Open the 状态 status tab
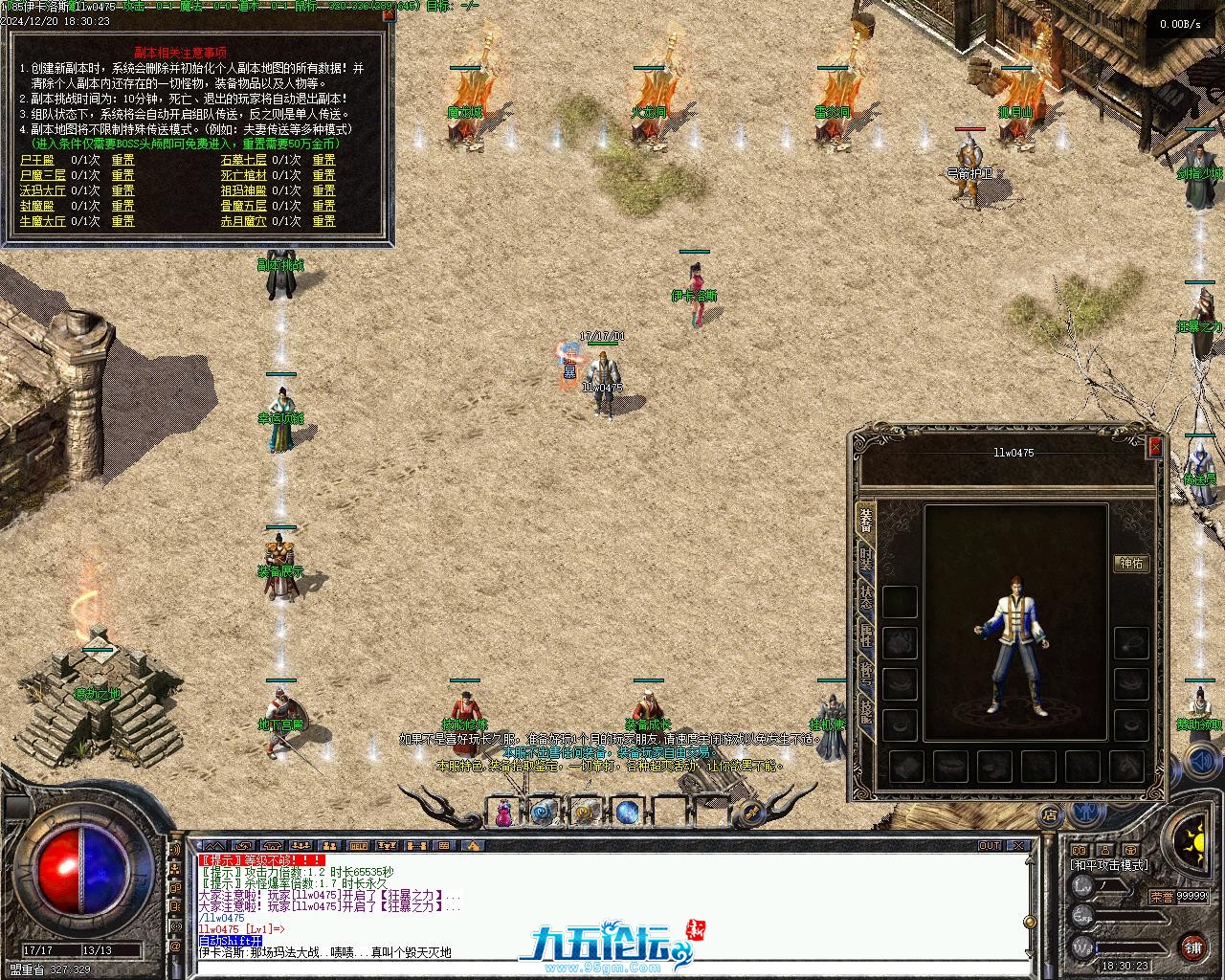 (x=865, y=596)
